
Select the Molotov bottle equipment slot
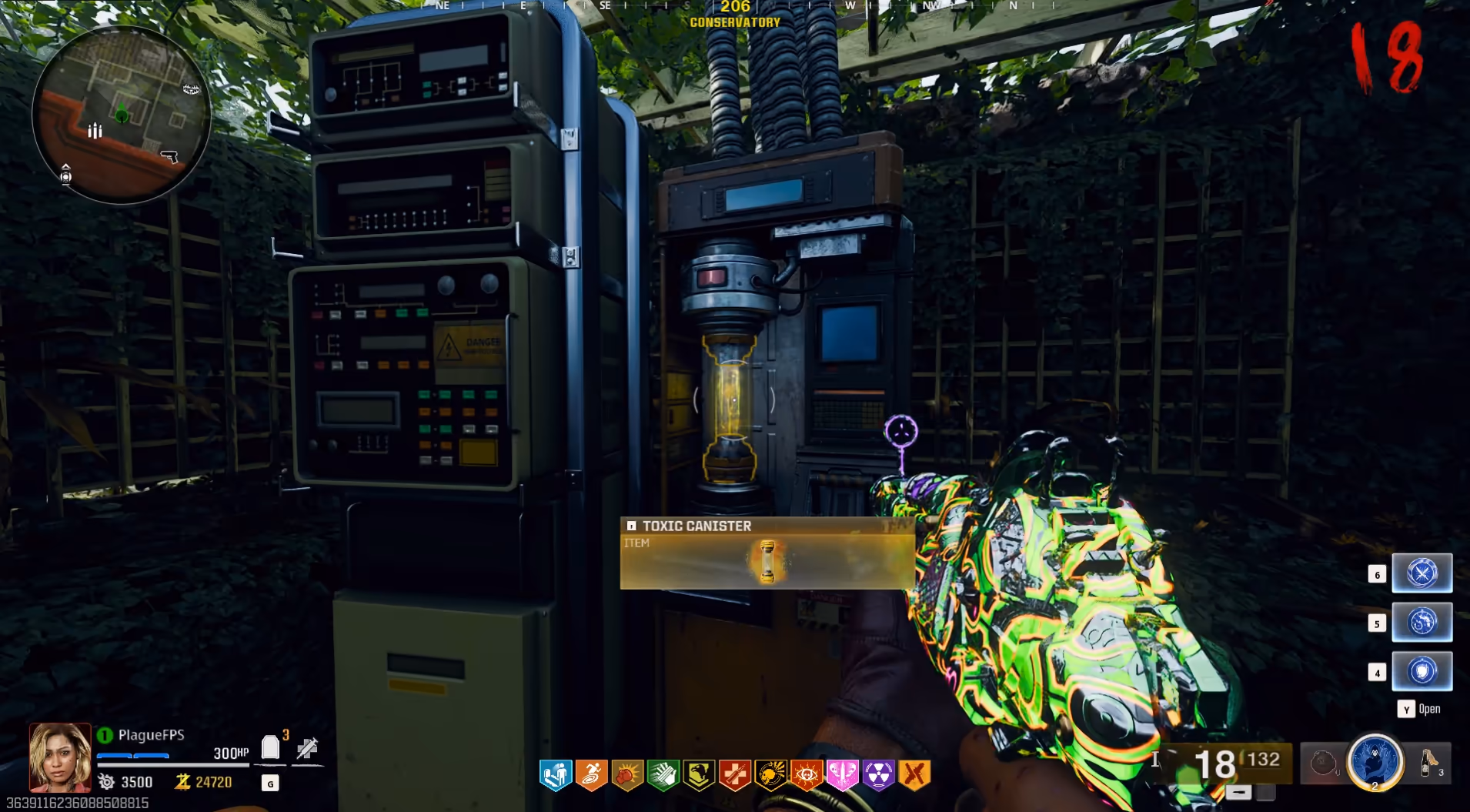[1429, 763]
